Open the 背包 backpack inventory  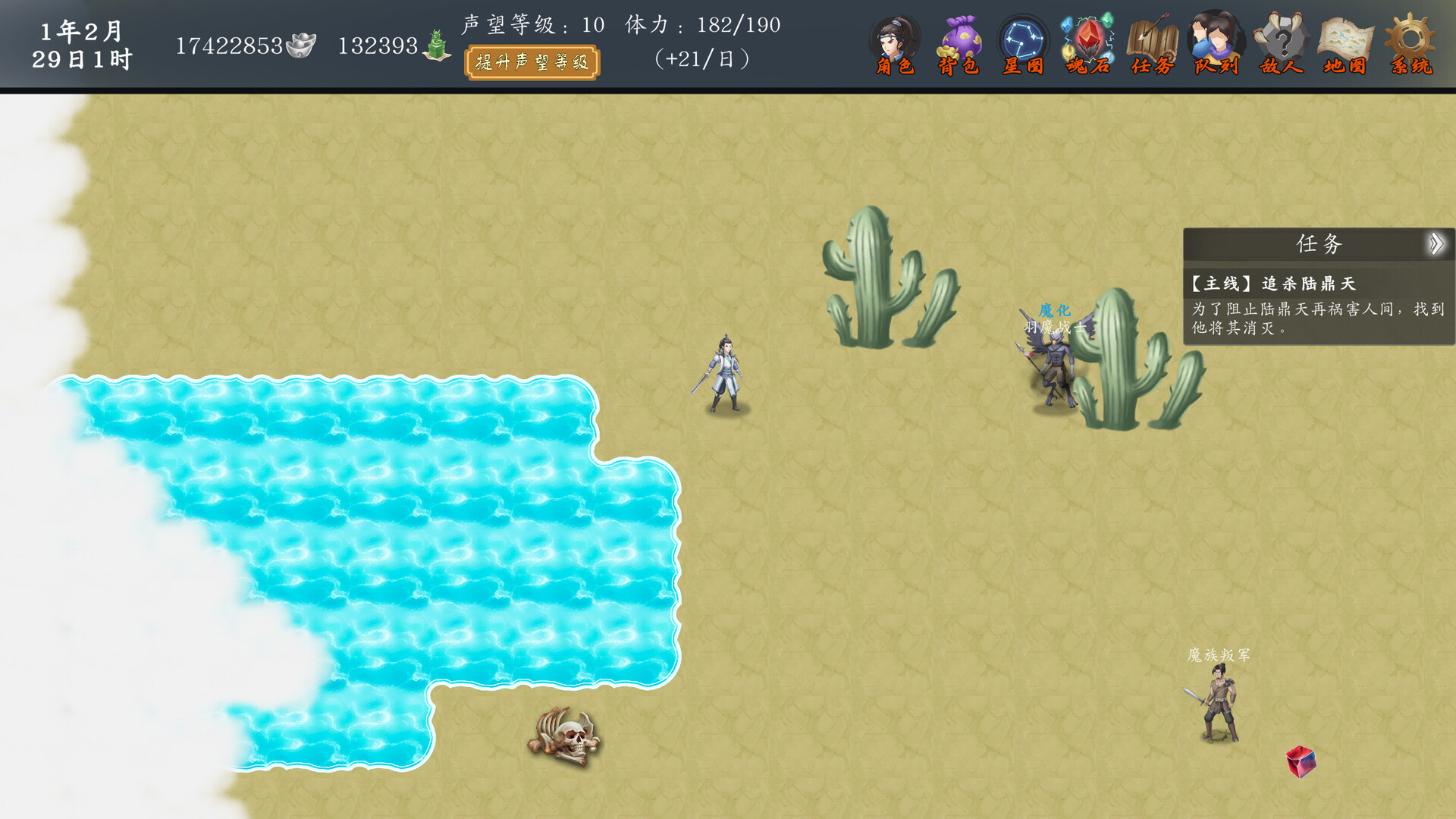(x=959, y=45)
